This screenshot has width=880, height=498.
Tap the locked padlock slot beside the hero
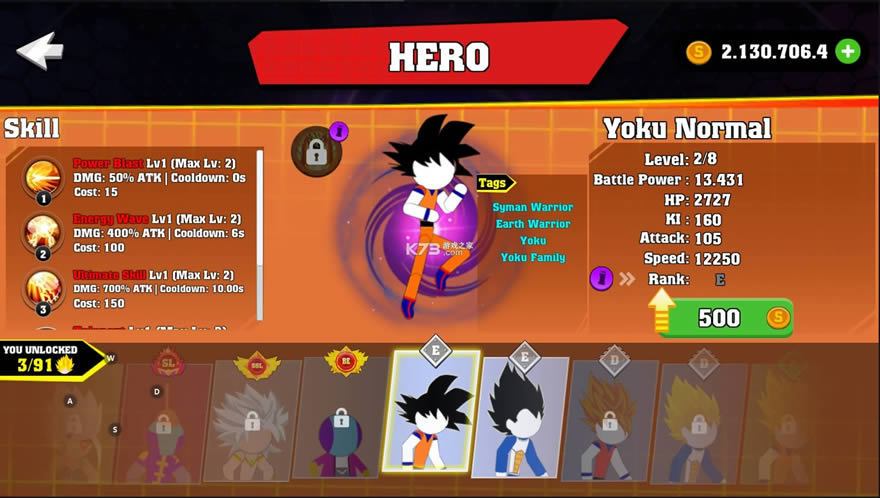[x=316, y=152]
